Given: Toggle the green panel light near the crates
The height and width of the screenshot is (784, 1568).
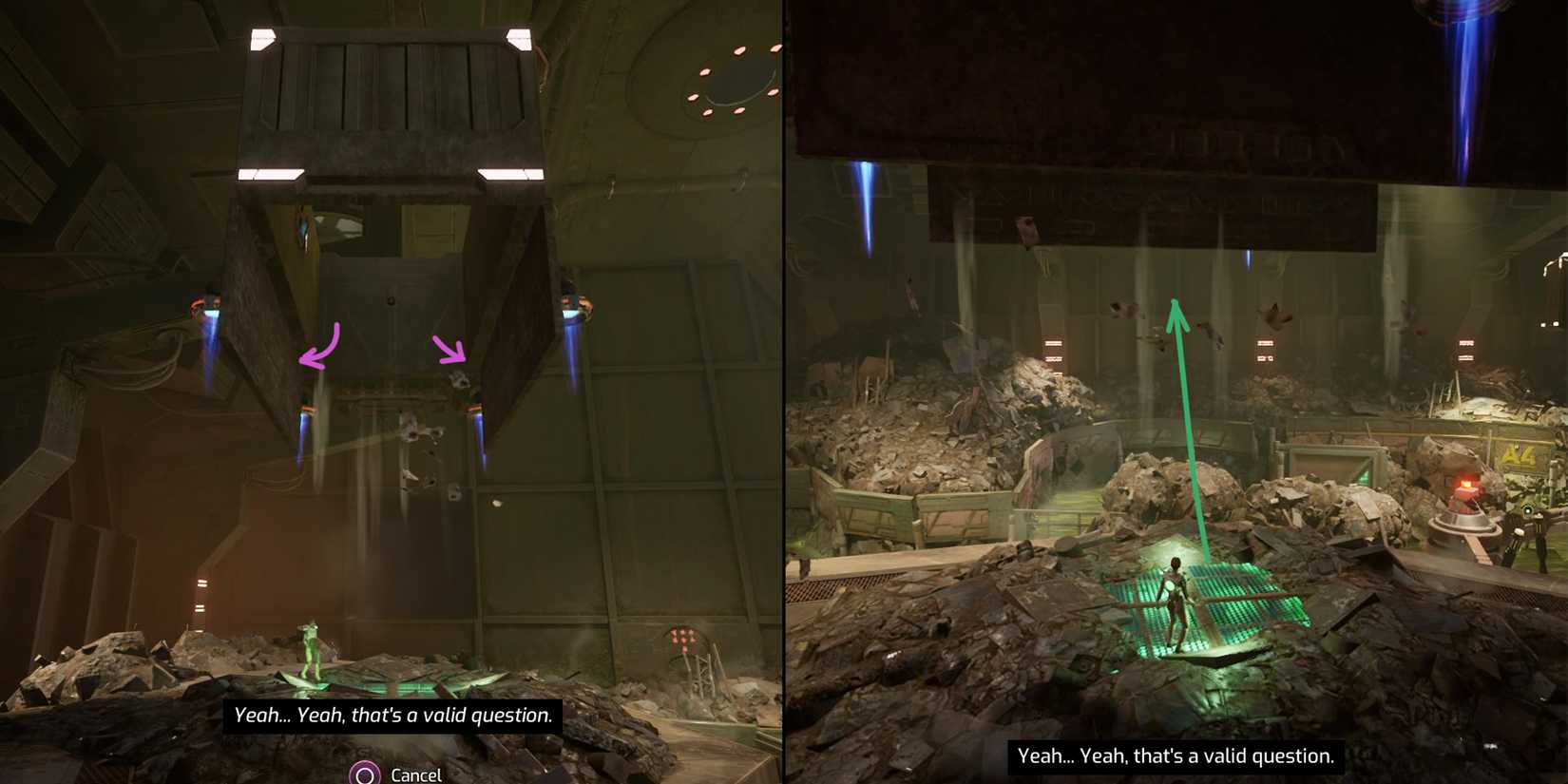Looking at the screenshot, I should (x=1361, y=479).
